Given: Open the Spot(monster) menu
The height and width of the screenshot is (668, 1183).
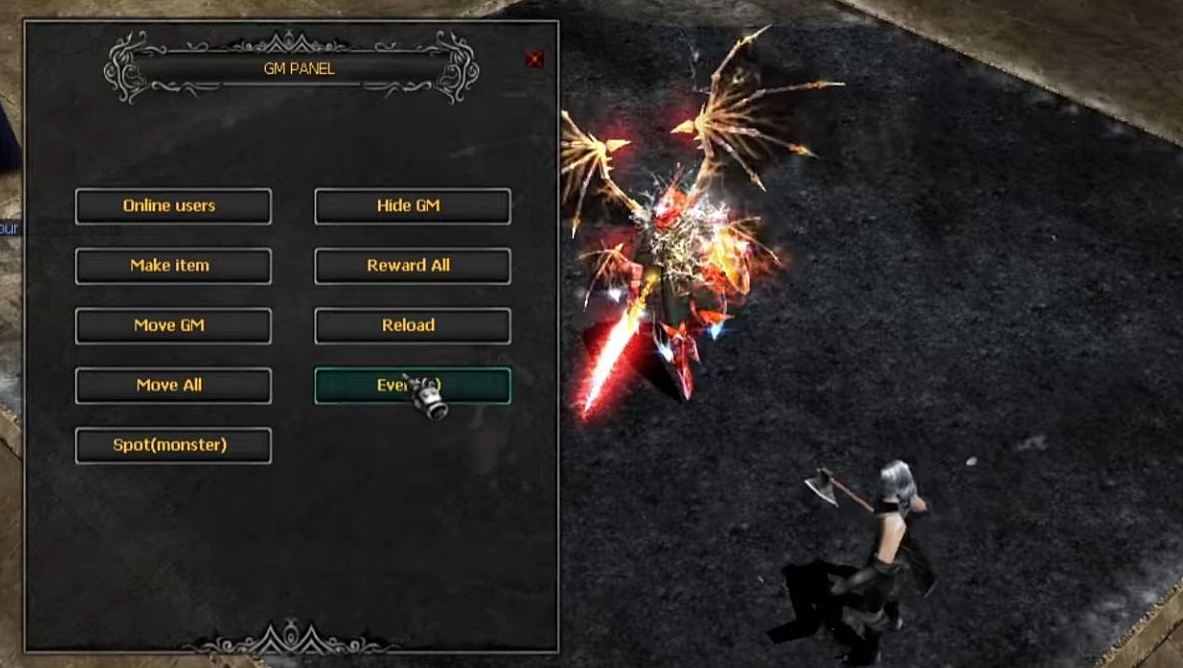Looking at the screenshot, I should tap(173, 446).
